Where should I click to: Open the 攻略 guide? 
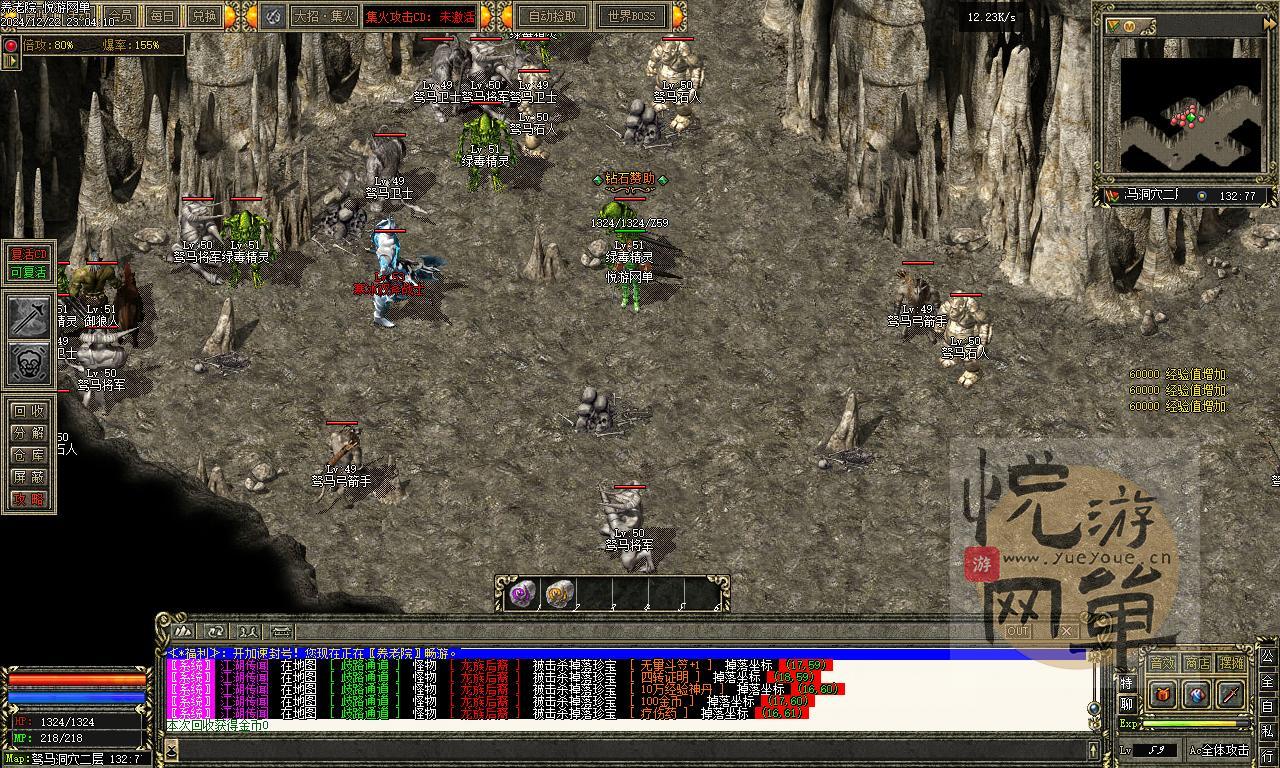pyautogui.click(x=29, y=499)
